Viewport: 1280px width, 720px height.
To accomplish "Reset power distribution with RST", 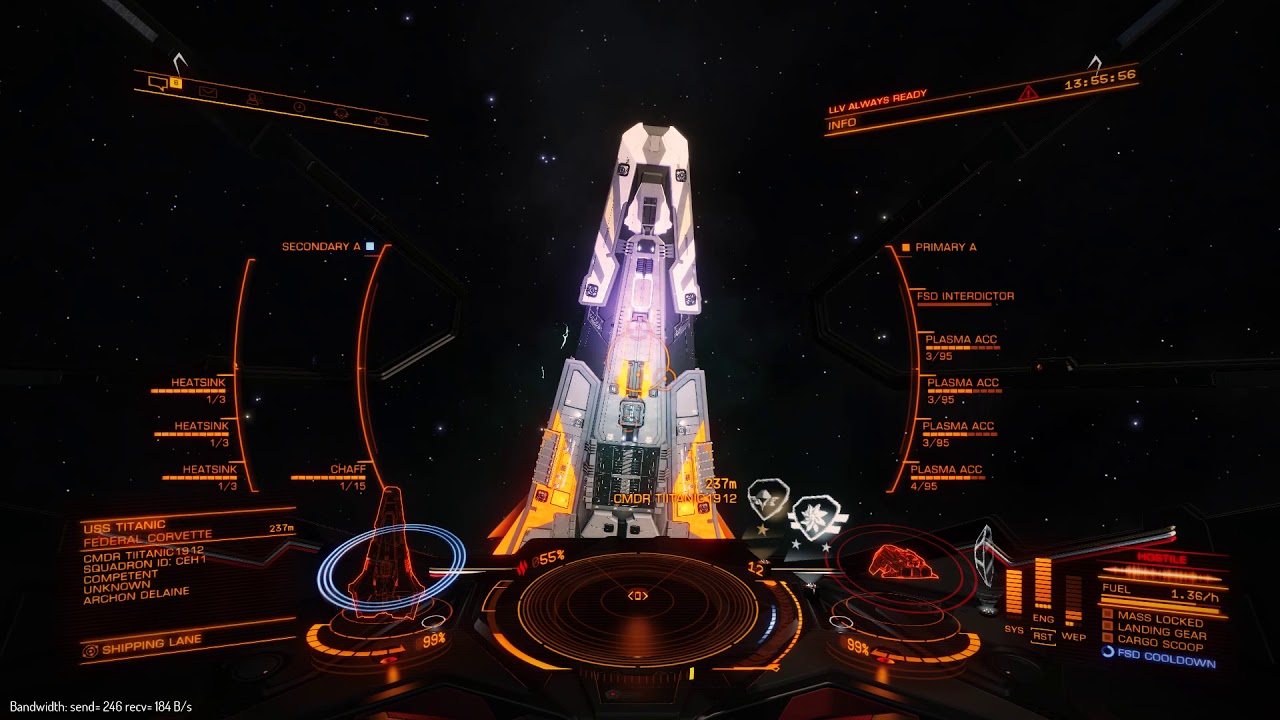I will [1043, 636].
